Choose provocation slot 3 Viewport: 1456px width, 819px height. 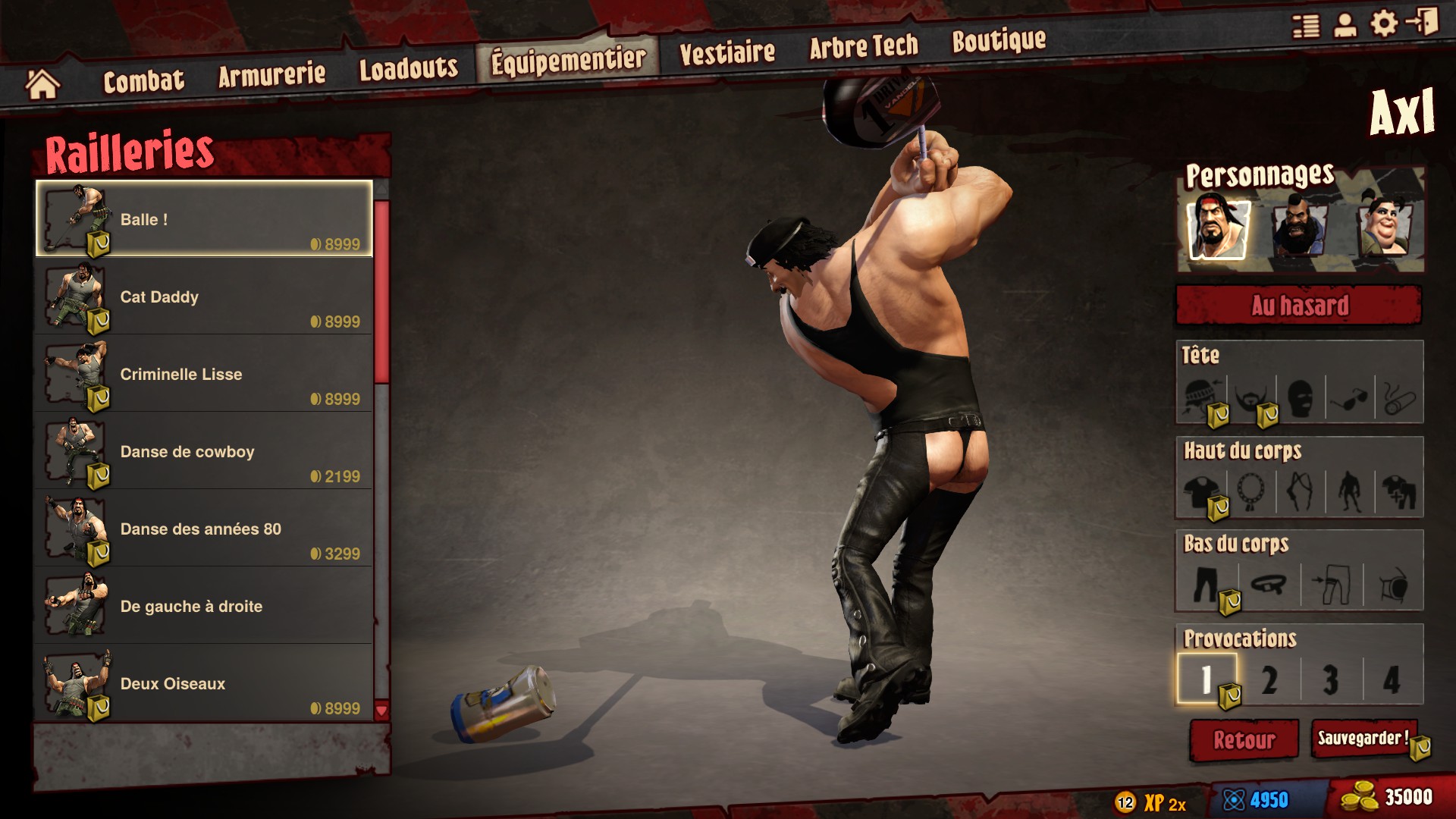click(1330, 679)
